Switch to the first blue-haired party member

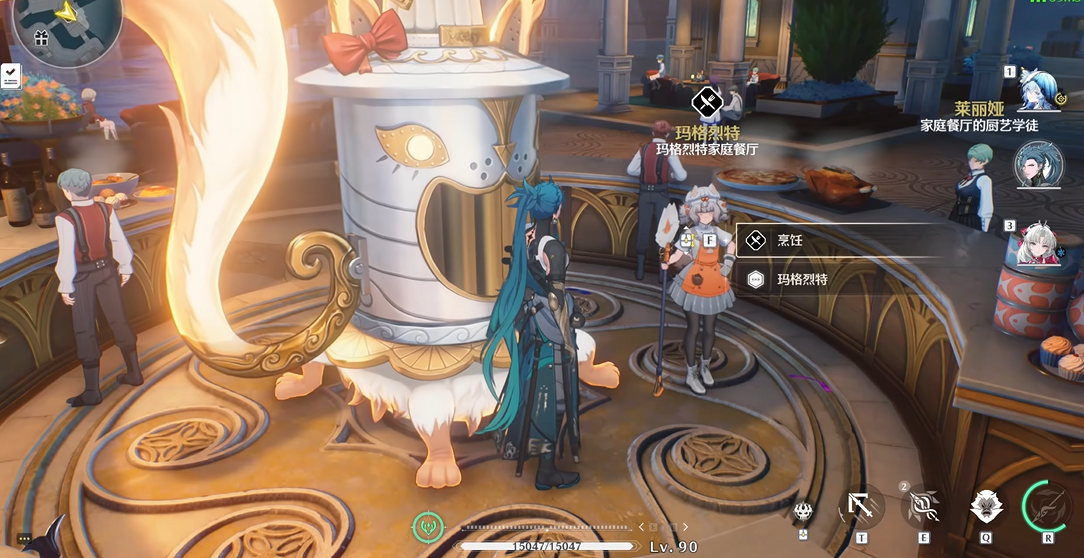click(x=1040, y=90)
